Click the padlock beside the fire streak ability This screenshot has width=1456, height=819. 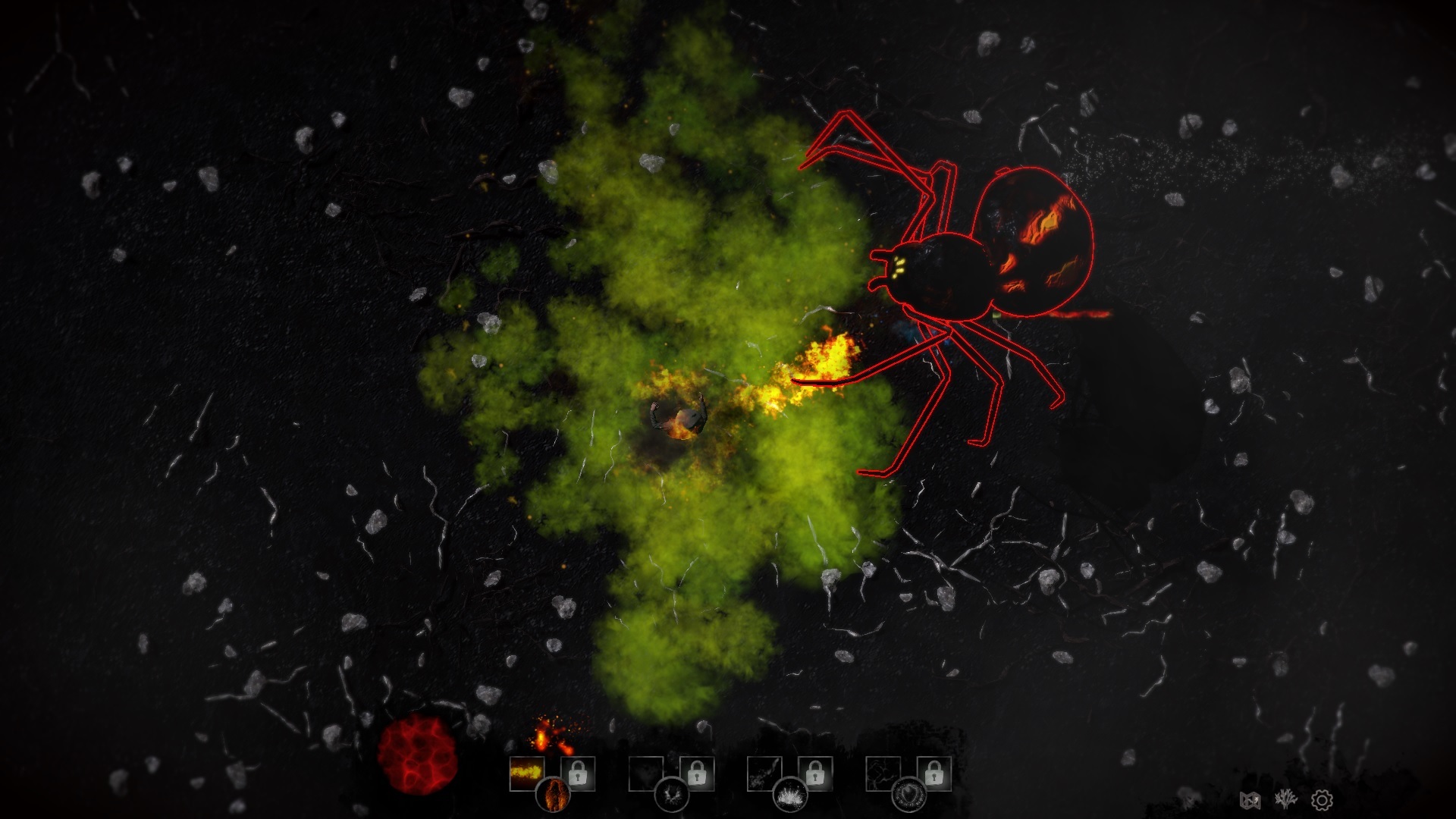point(578,773)
